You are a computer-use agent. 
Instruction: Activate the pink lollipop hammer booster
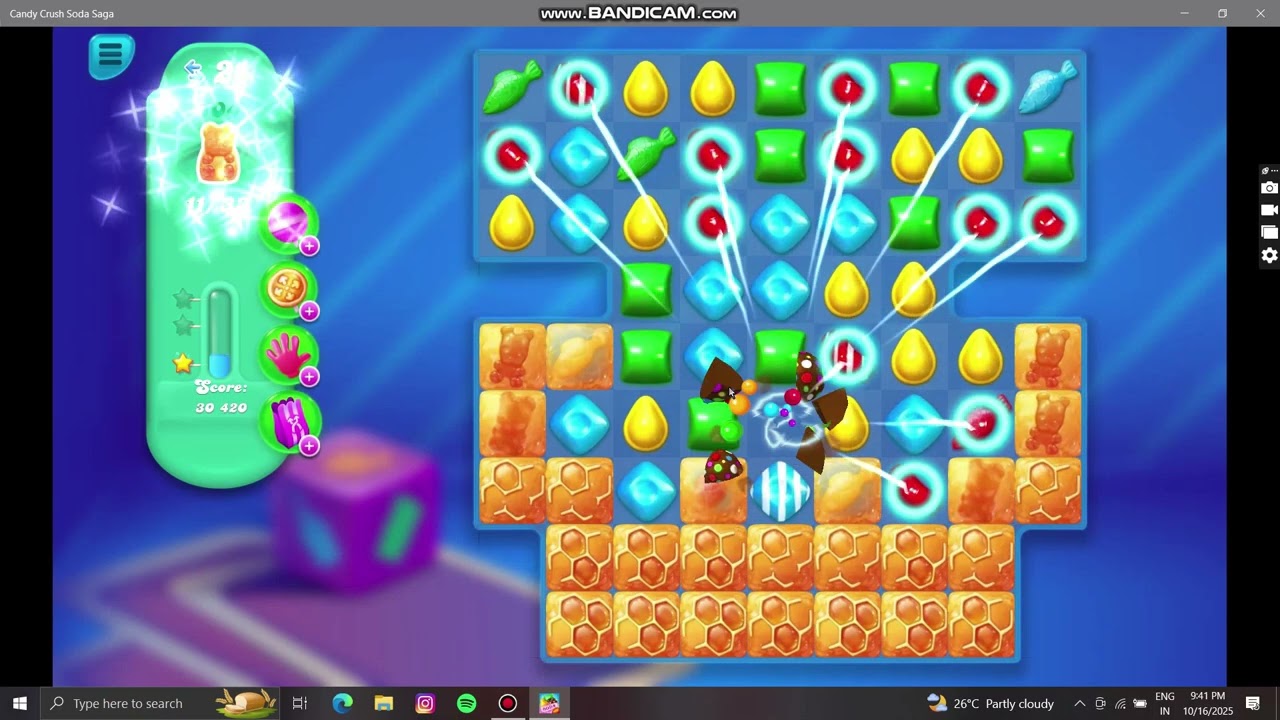point(289,223)
